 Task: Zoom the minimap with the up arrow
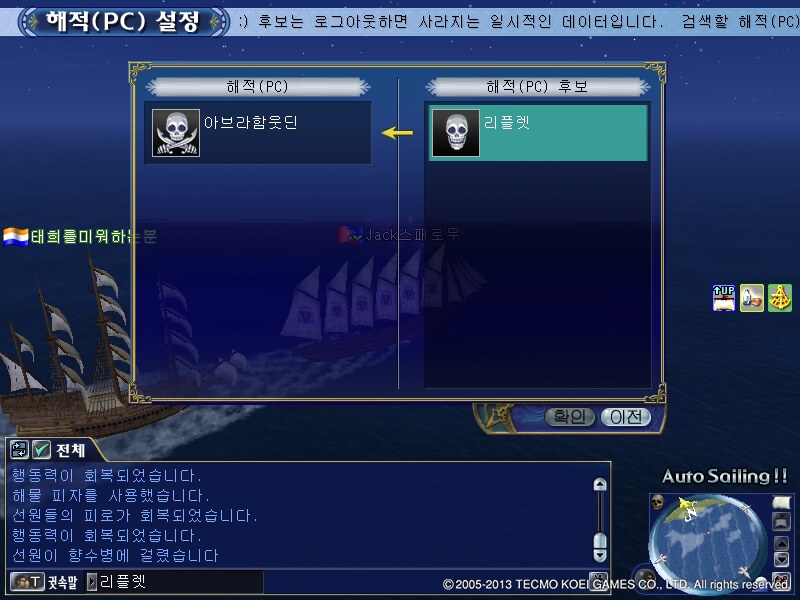pyautogui.click(x=782, y=543)
